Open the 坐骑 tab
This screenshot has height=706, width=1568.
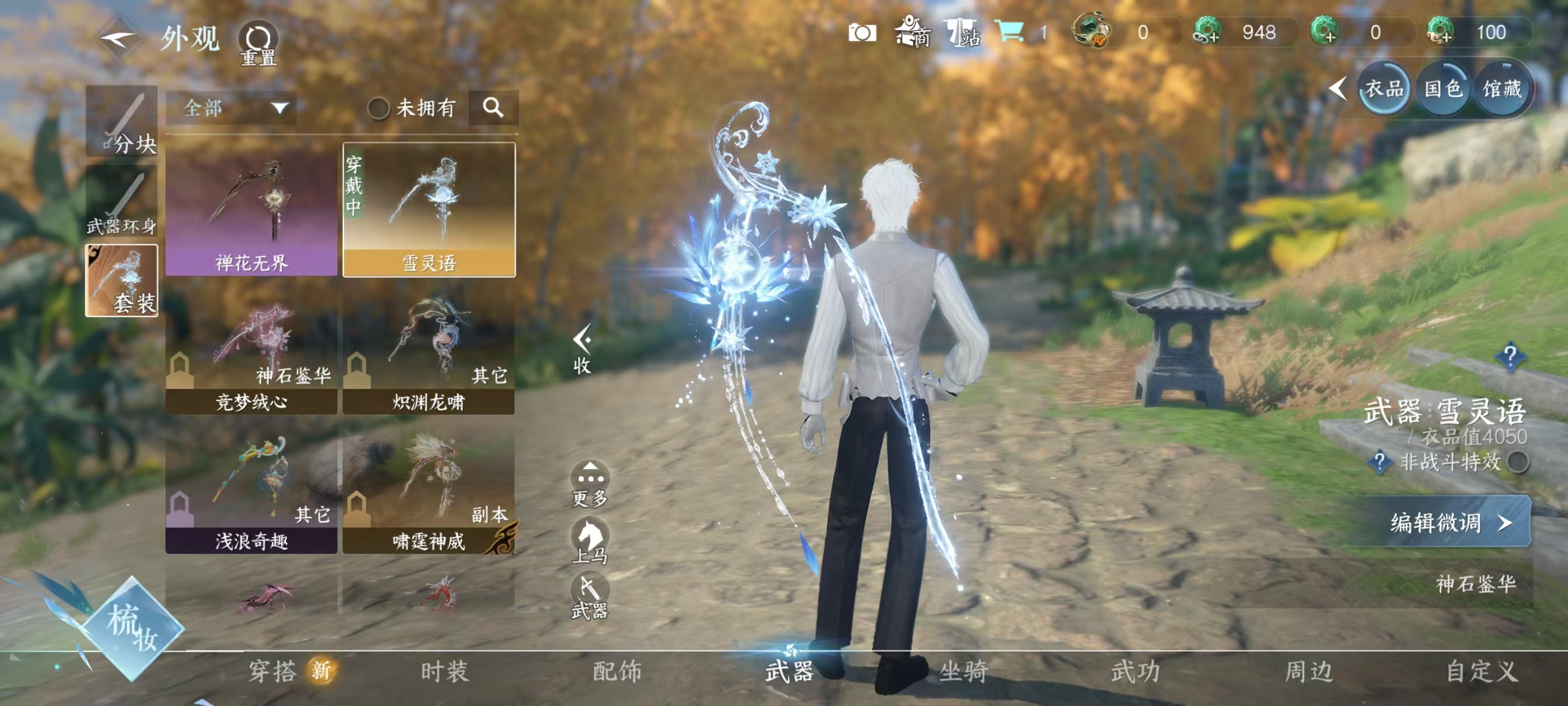[963, 671]
